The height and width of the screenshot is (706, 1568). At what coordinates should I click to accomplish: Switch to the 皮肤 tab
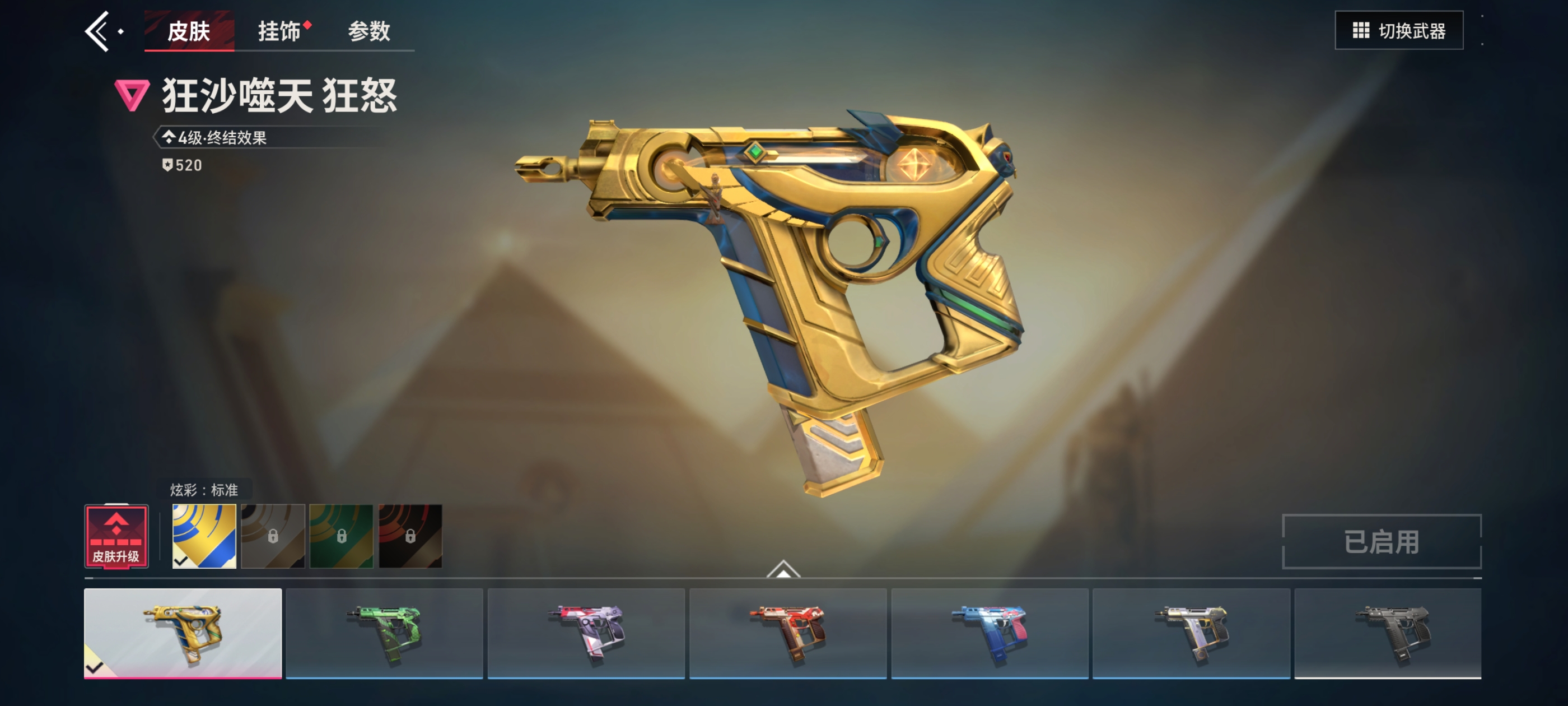tap(189, 31)
